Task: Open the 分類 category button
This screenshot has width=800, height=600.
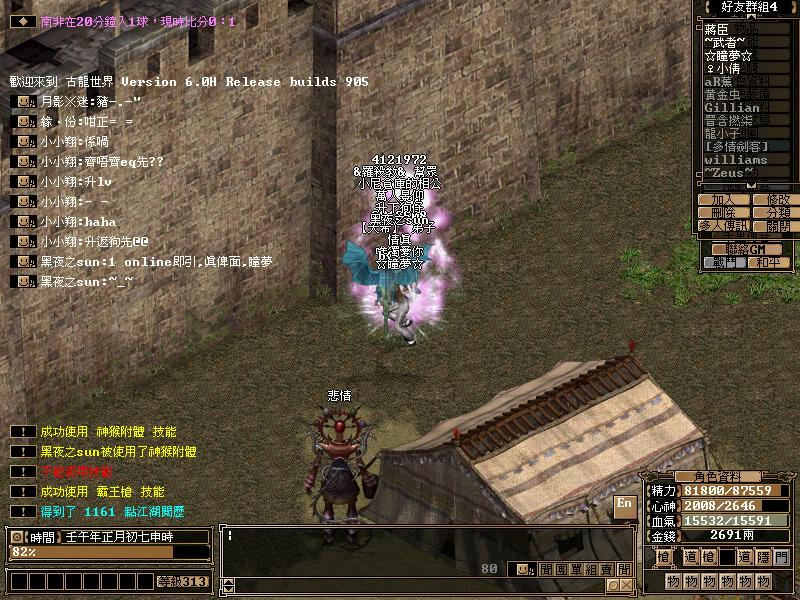Action: [777, 213]
